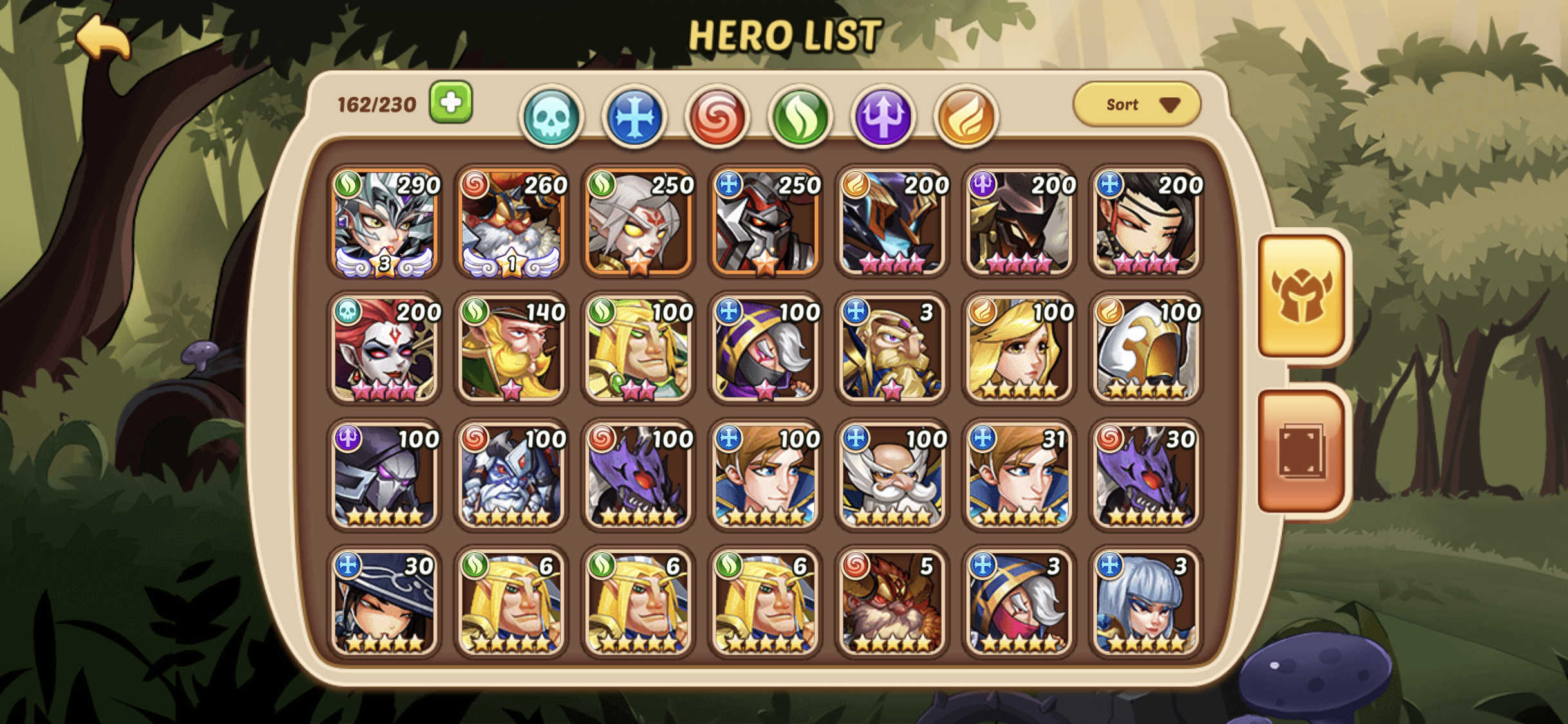The width and height of the screenshot is (1568, 724).
Task: Select the level 260 bearded hero
Action: point(512,223)
